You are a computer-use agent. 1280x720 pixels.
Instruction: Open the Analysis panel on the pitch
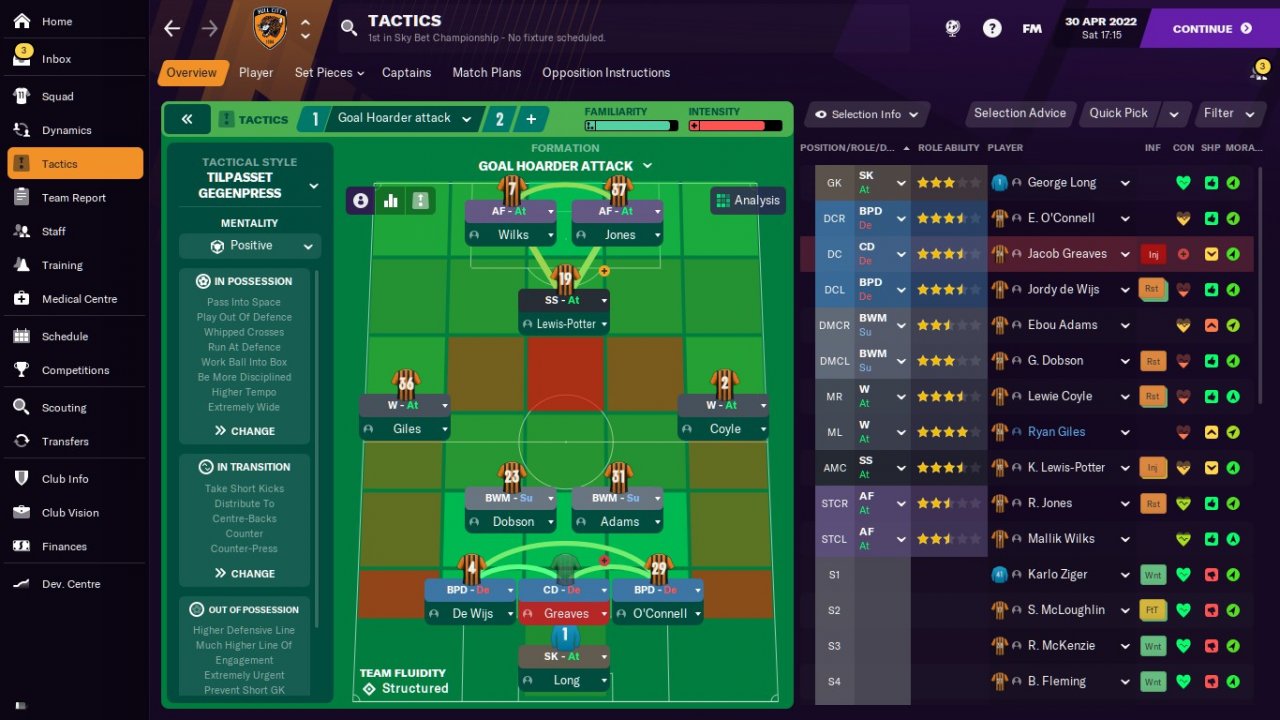pos(746,200)
